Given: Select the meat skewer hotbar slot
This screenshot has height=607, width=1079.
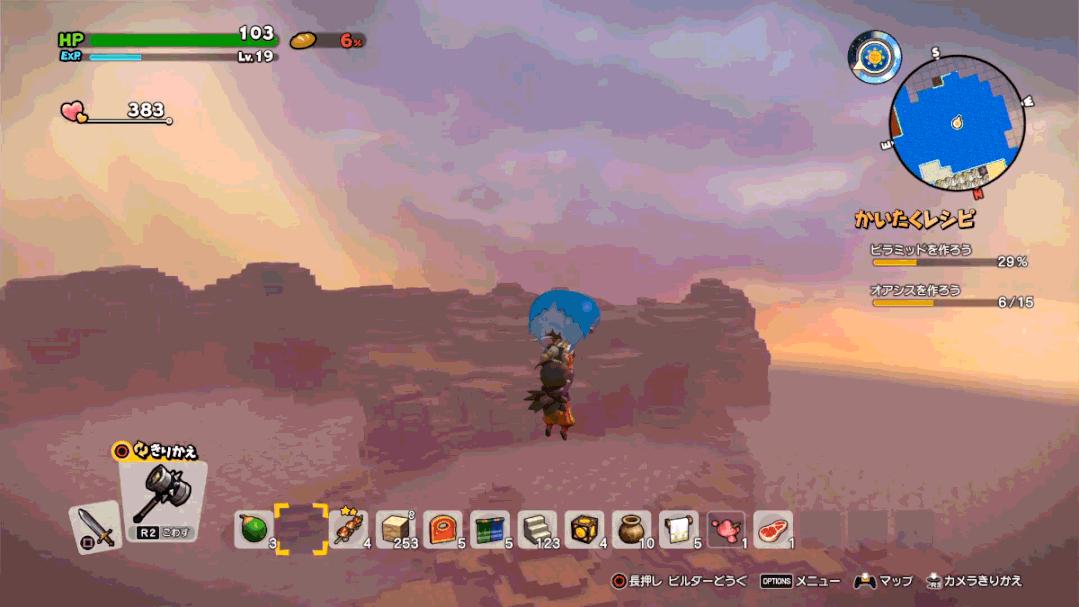Looking at the screenshot, I should point(348,529).
